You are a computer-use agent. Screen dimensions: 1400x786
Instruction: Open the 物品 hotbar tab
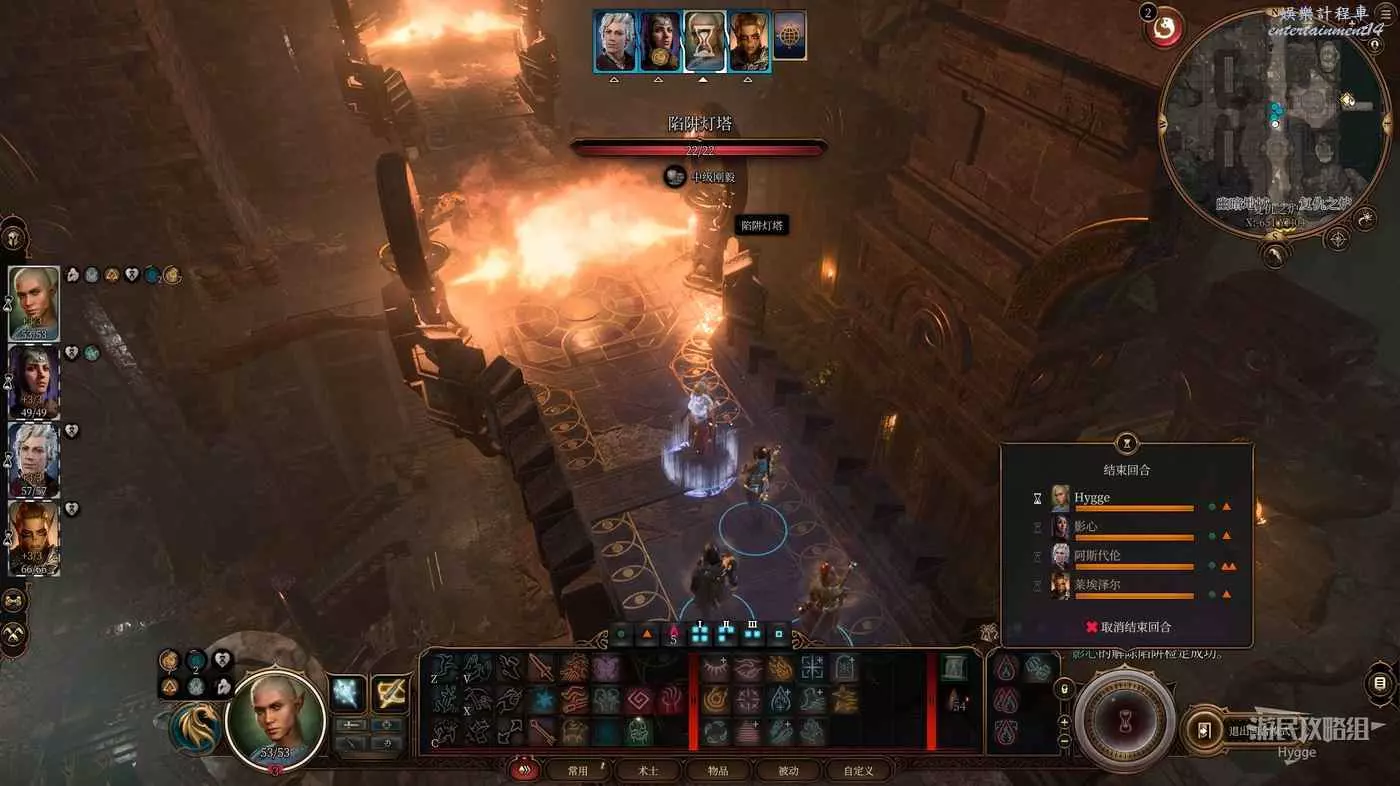pos(718,771)
